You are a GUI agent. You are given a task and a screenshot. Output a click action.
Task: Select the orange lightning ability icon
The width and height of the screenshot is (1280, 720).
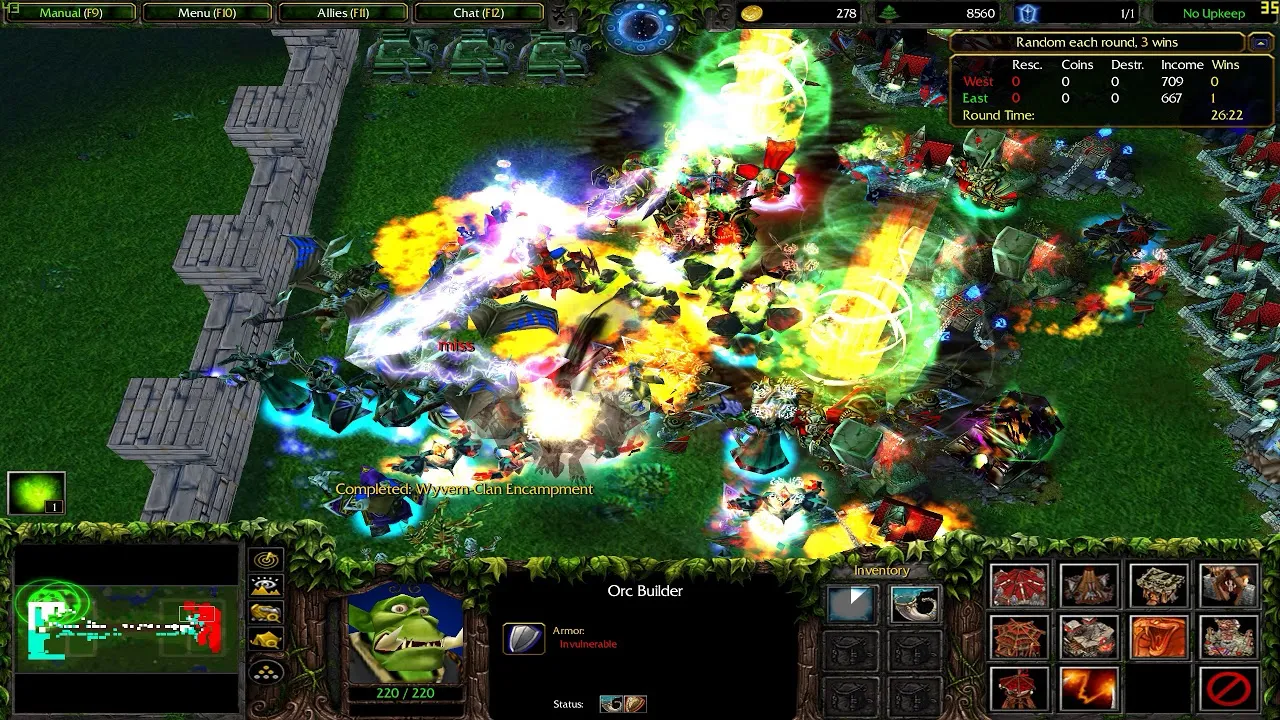1088,690
